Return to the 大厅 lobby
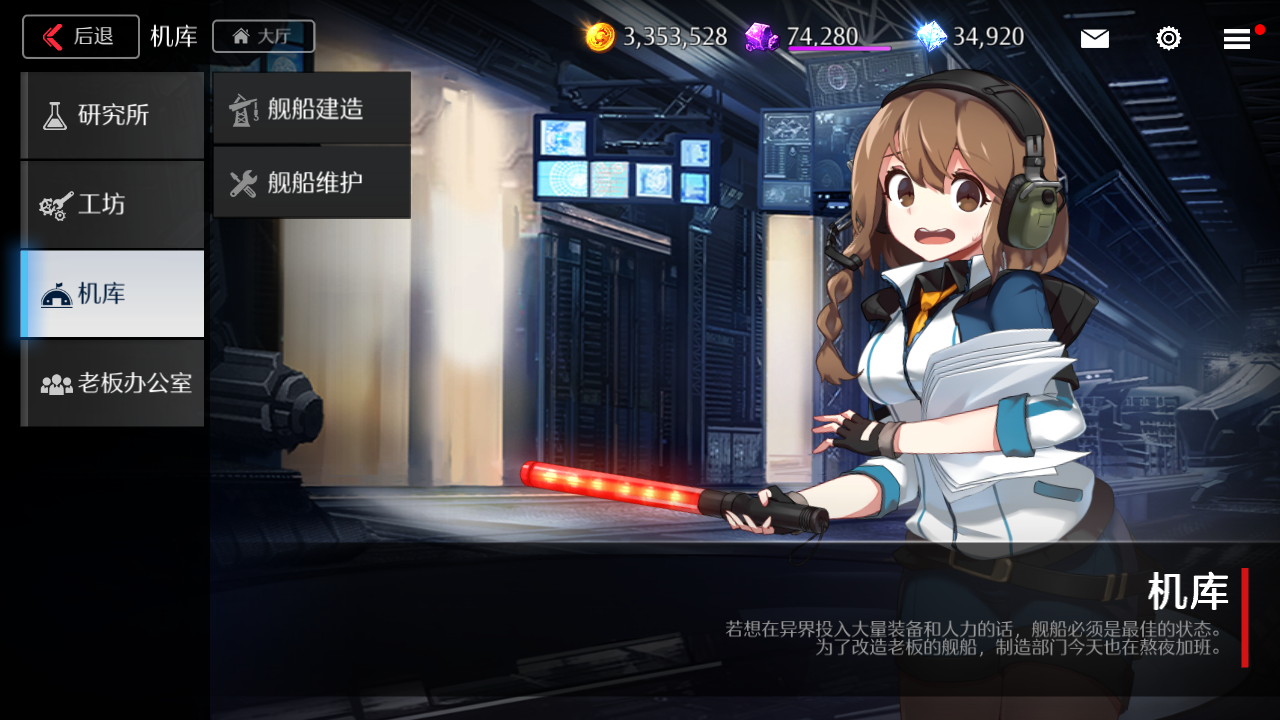This screenshot has width=1280, height=720. pyautogui.click(x=263, y=37)
